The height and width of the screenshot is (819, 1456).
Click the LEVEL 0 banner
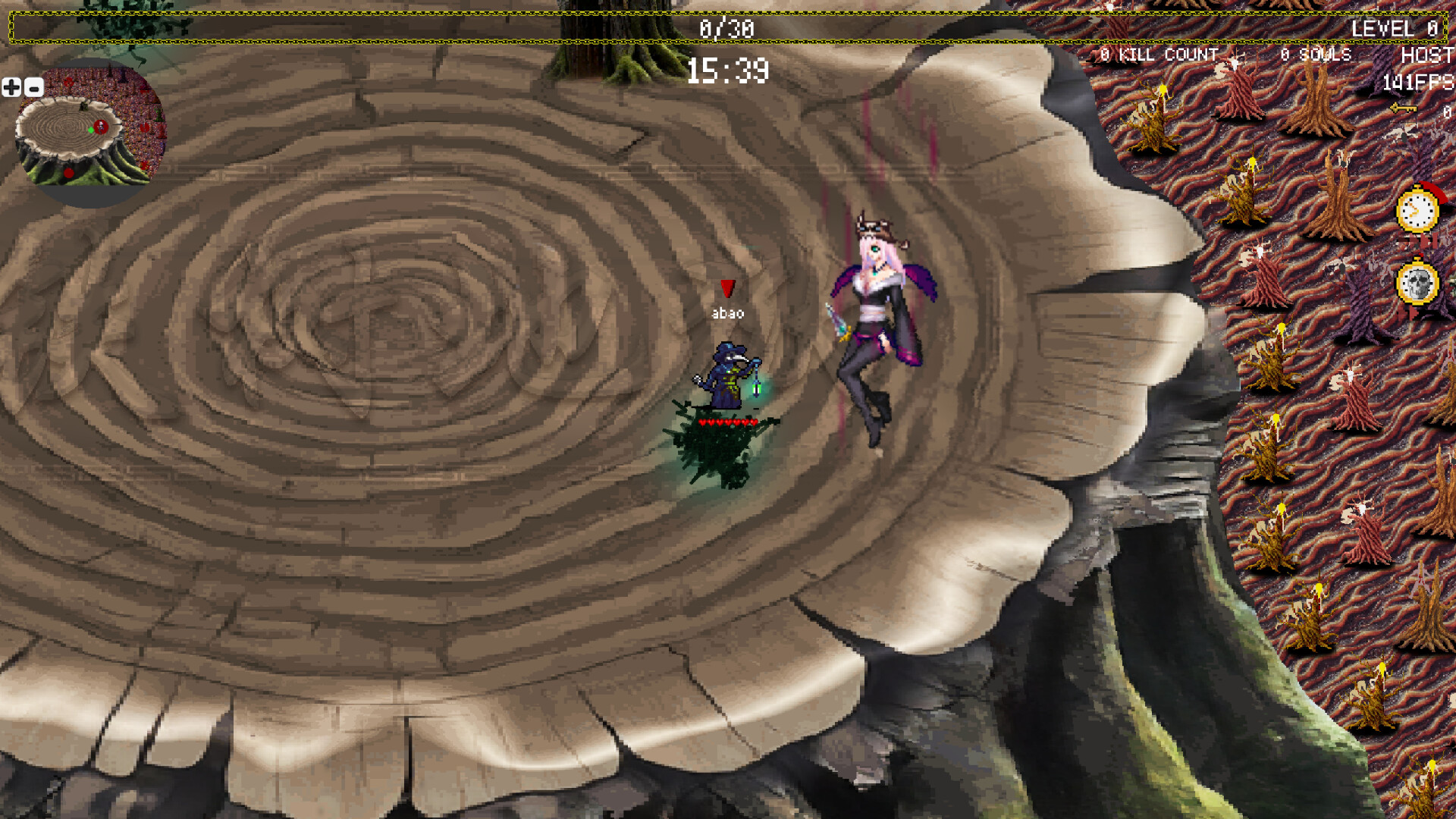(1392, 29)
